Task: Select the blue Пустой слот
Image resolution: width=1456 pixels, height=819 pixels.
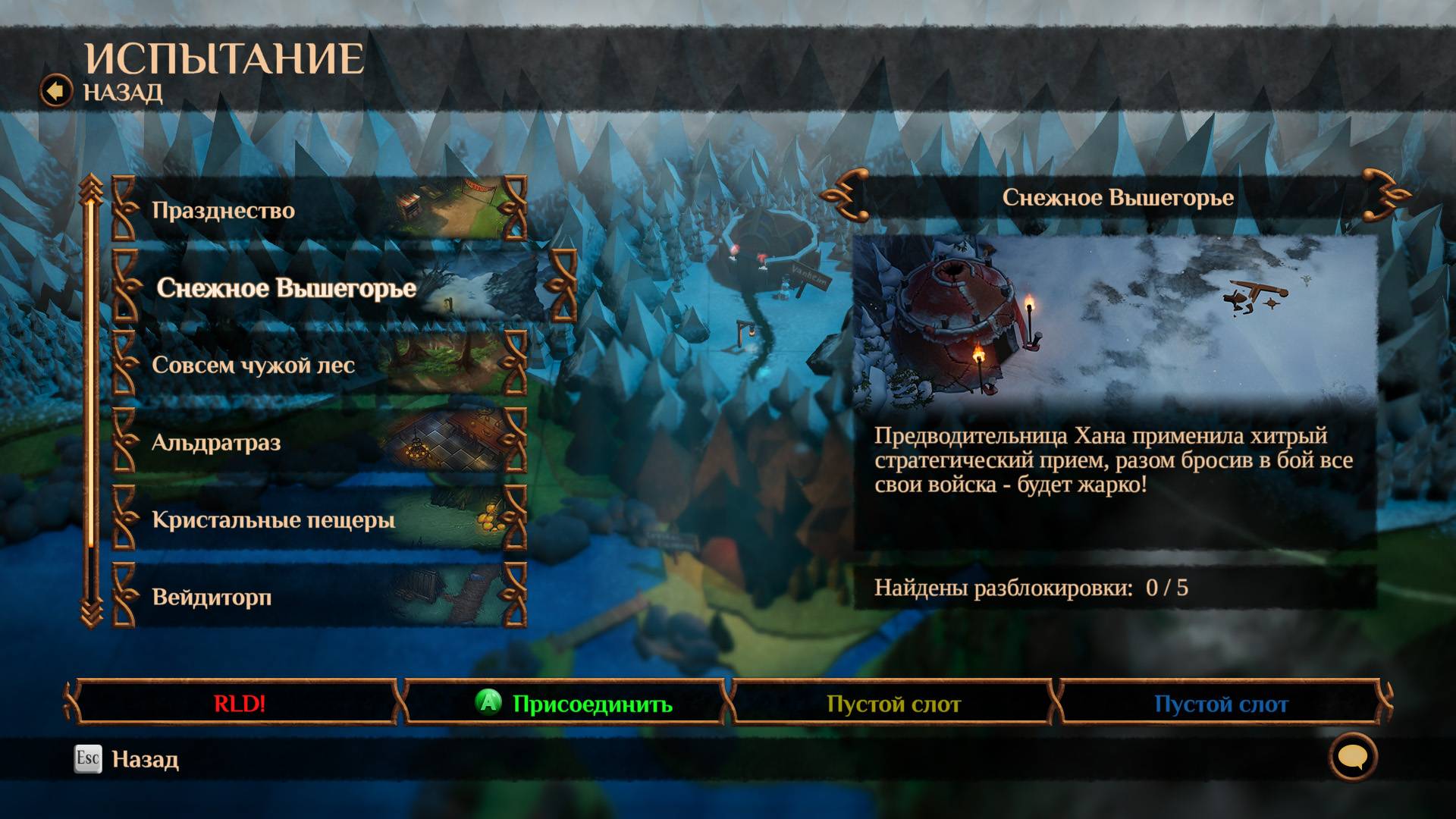Action: coord(1220,704)
